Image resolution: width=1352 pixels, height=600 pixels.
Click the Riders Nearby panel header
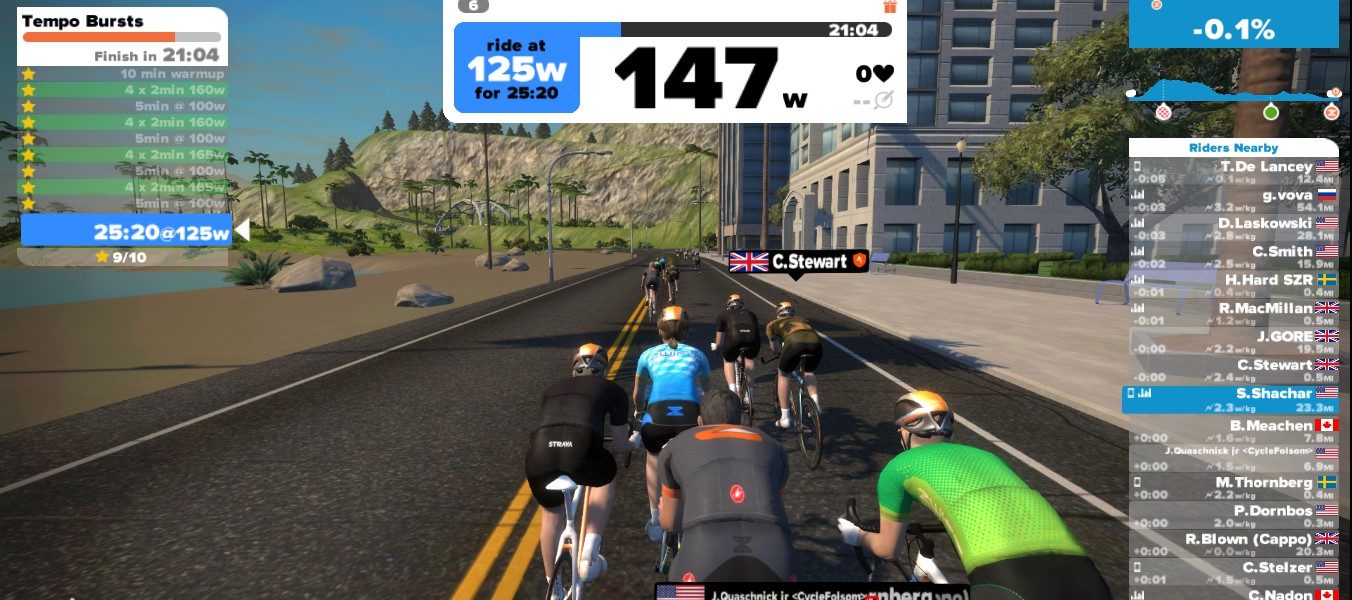point(1233,148)
